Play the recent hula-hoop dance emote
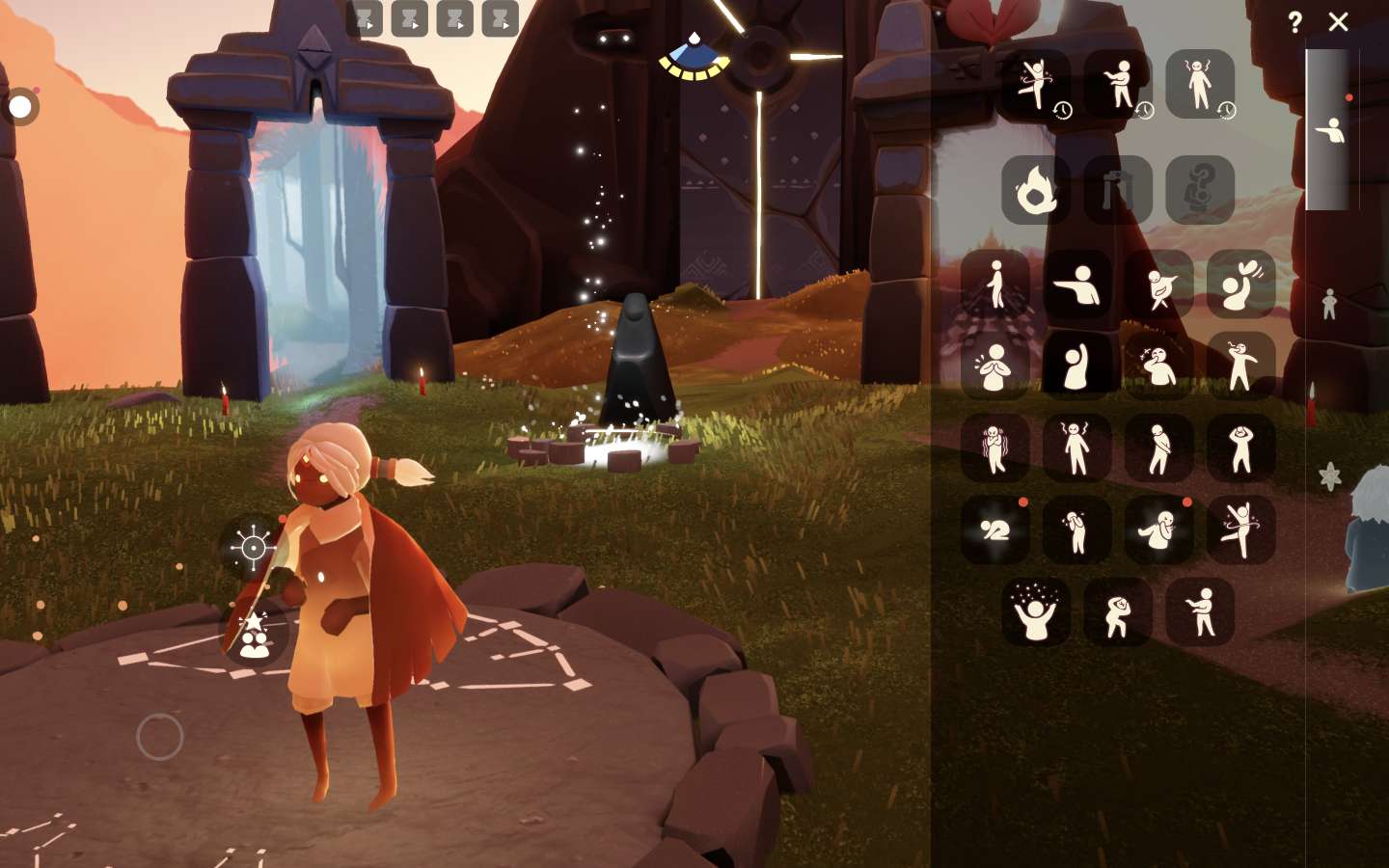Screen dimensions: 1389x868 pos(1035,84)
